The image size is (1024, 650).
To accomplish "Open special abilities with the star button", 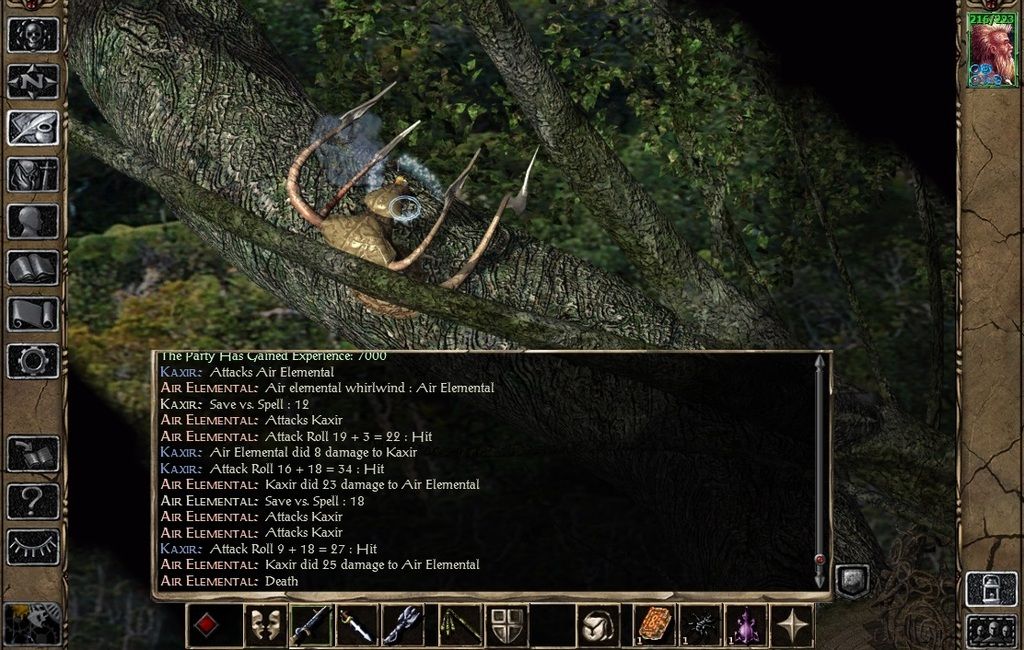I will 793,626.
